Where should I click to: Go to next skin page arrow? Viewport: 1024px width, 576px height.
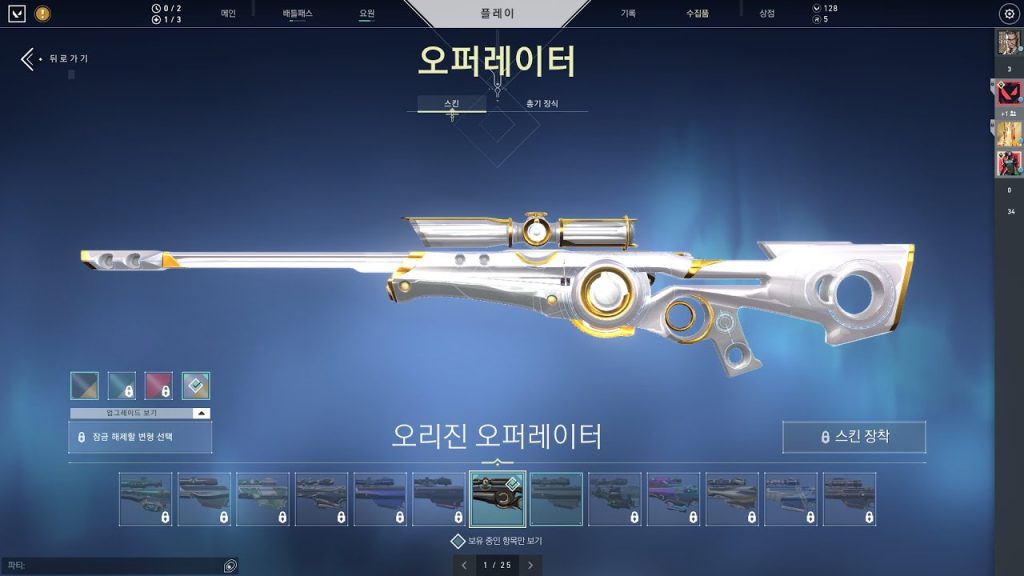coord(530,565)
